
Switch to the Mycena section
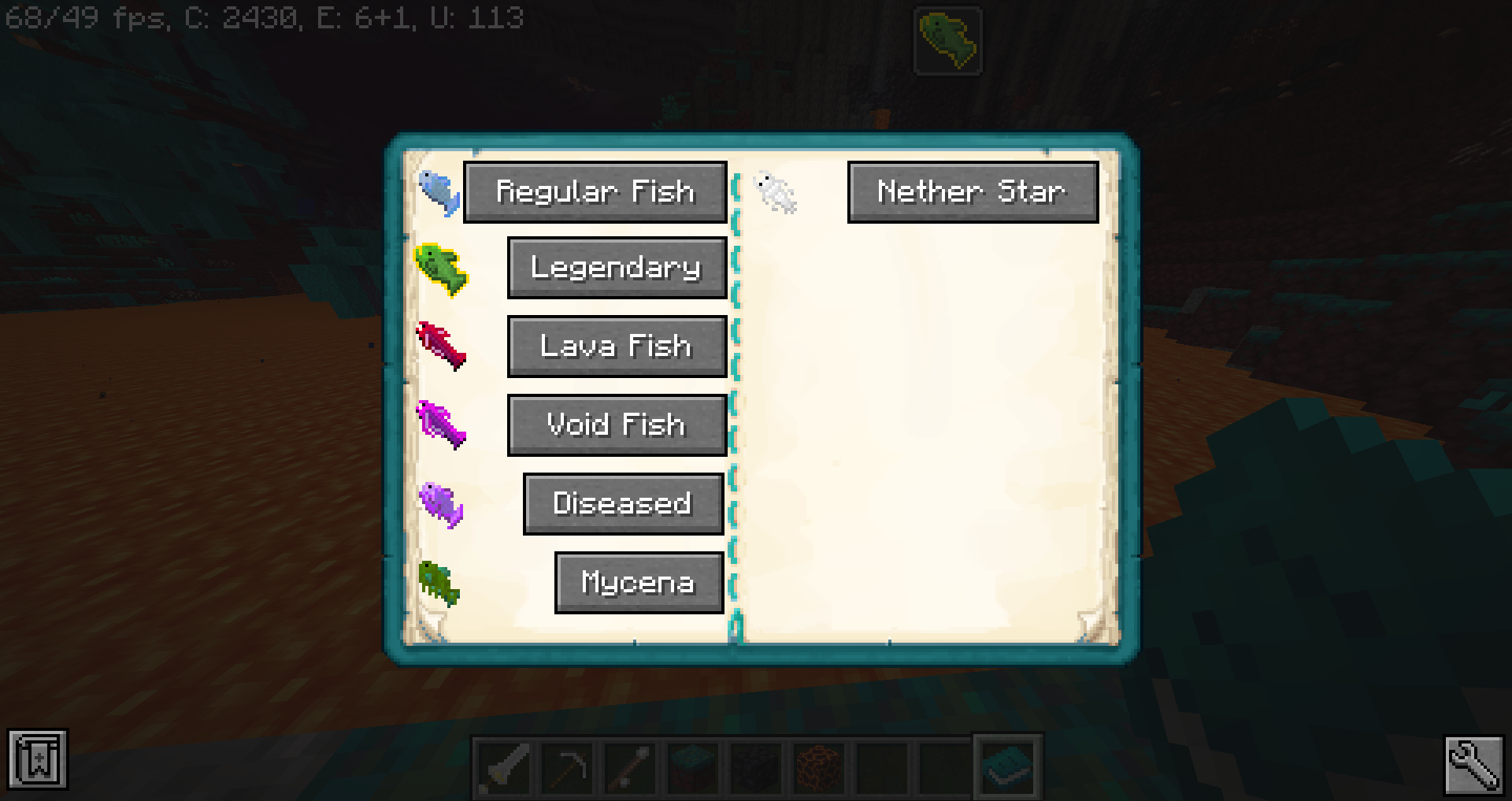[x=639, y=583]
